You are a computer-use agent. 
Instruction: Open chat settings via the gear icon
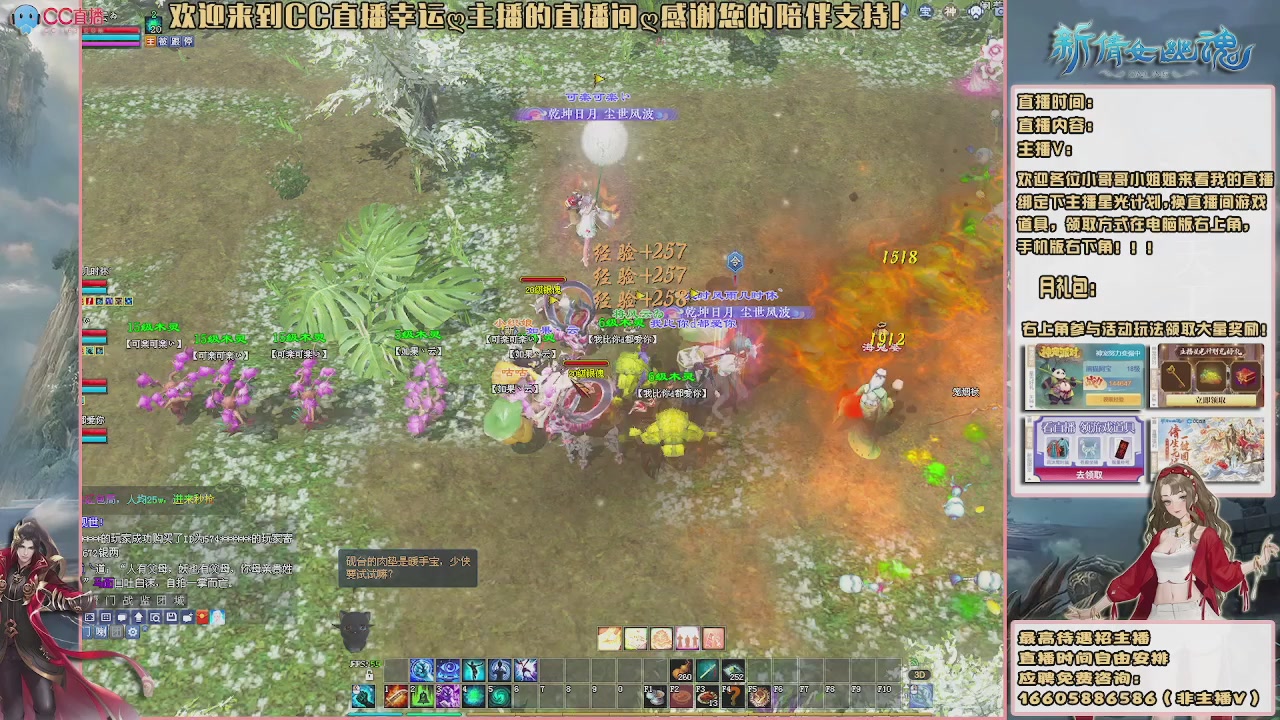pos(132,632)
